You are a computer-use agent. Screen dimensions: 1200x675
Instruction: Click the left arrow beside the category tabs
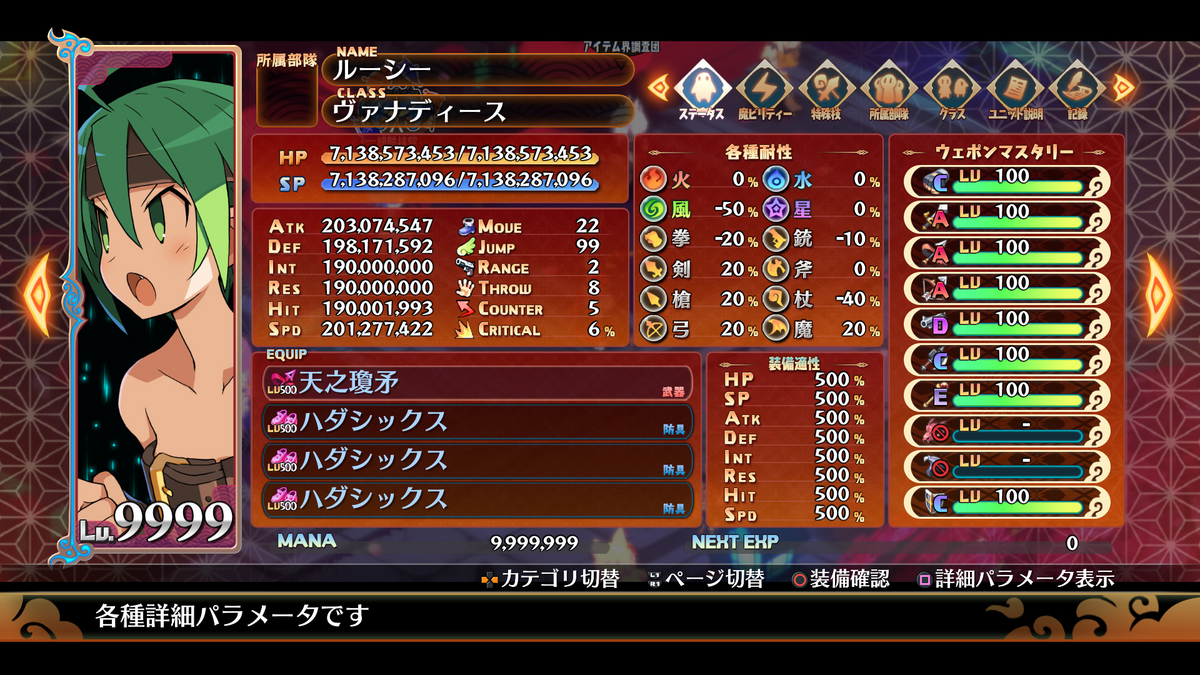coord(658,87)
